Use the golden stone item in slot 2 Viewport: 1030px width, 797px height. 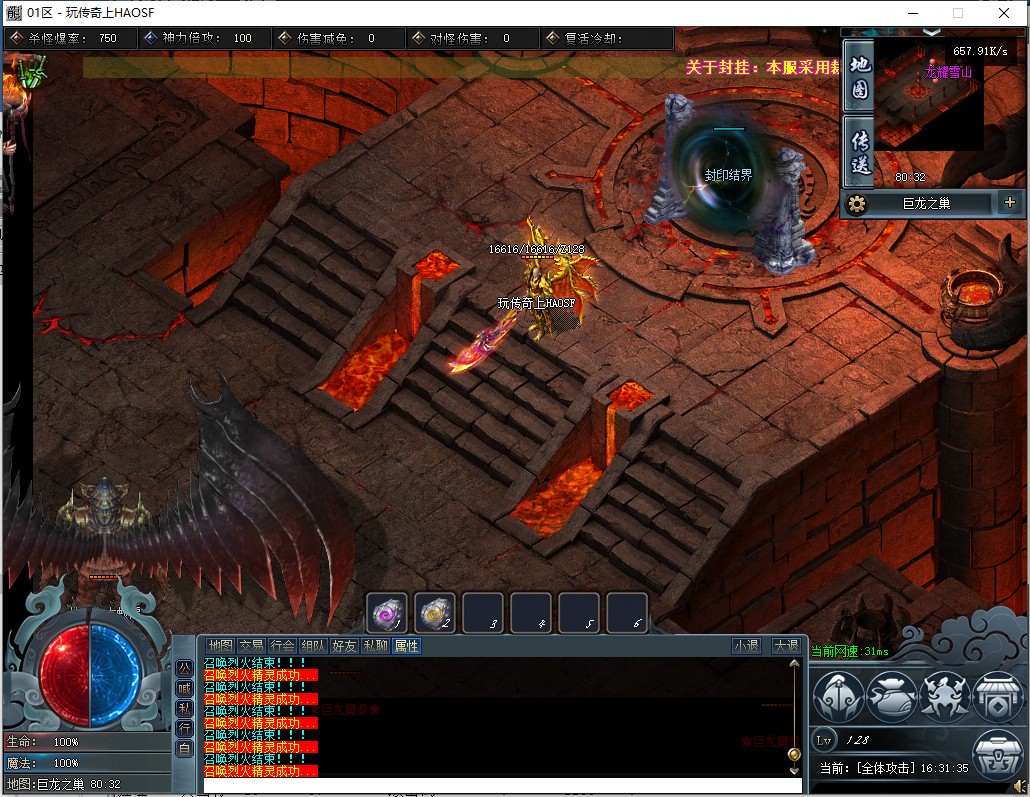coord(436,612)
